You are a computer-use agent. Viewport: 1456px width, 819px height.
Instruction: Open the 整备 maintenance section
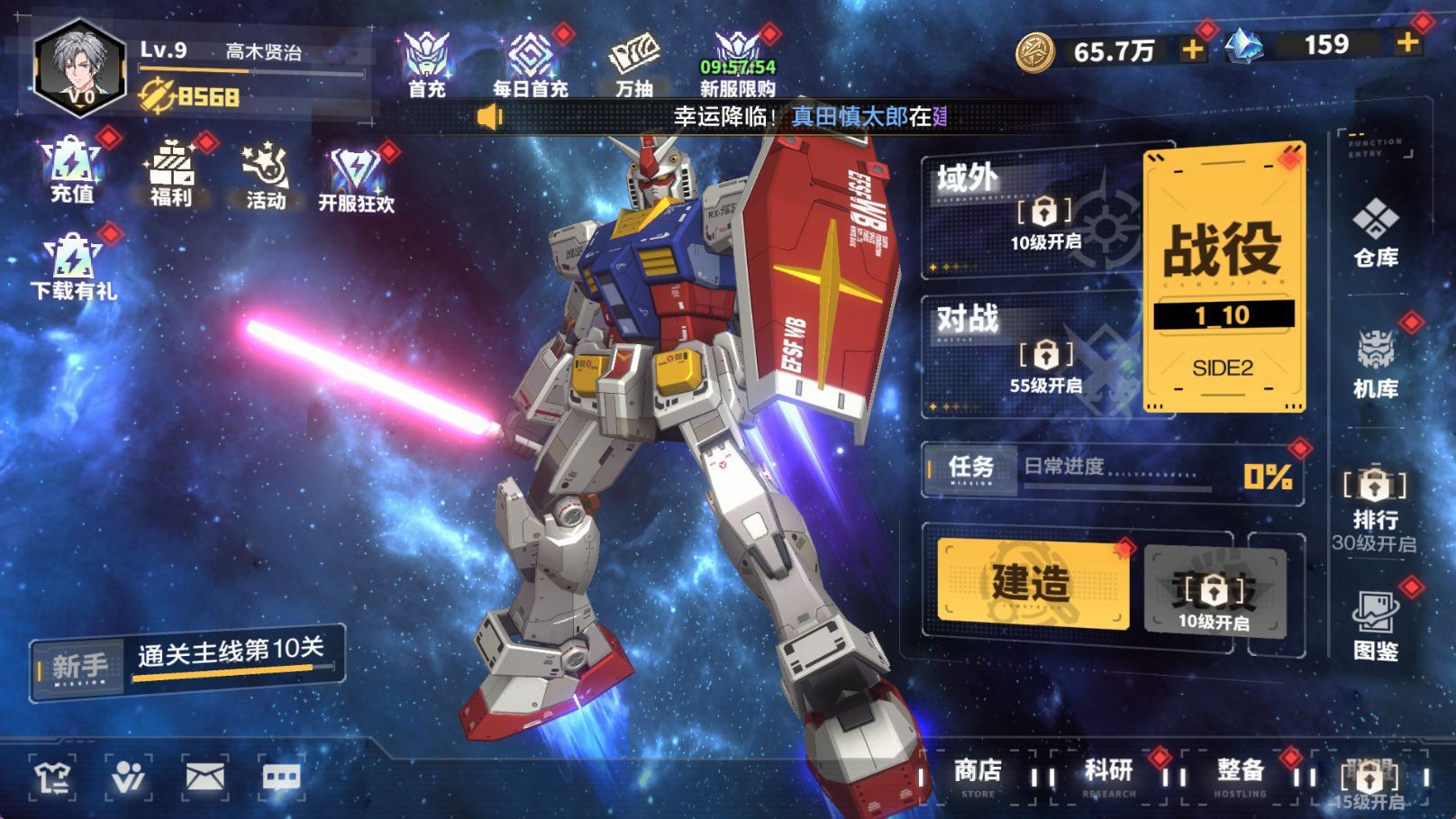coord(1240,774)
